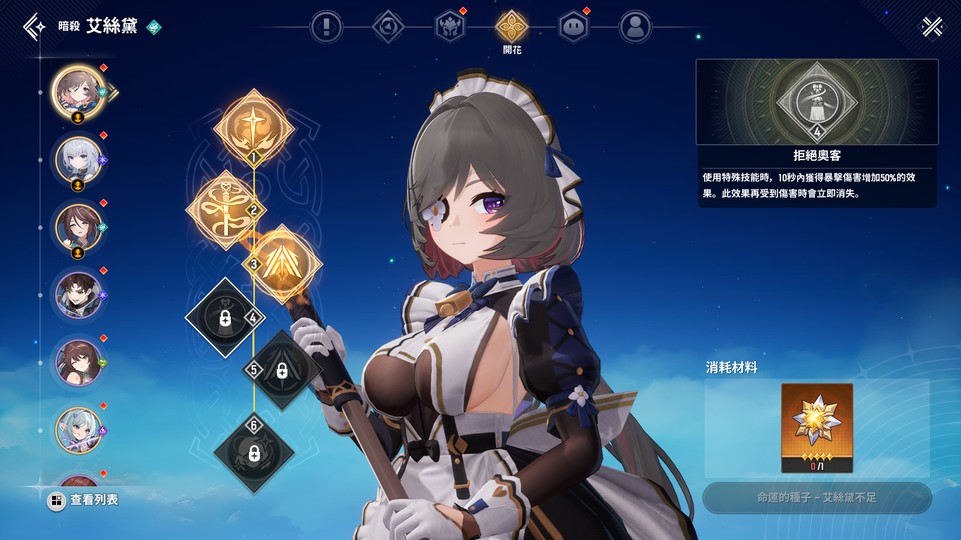This screenshot has width=961, height=540.
Task: Select locked blossom node 6
Action: point(254,452)
